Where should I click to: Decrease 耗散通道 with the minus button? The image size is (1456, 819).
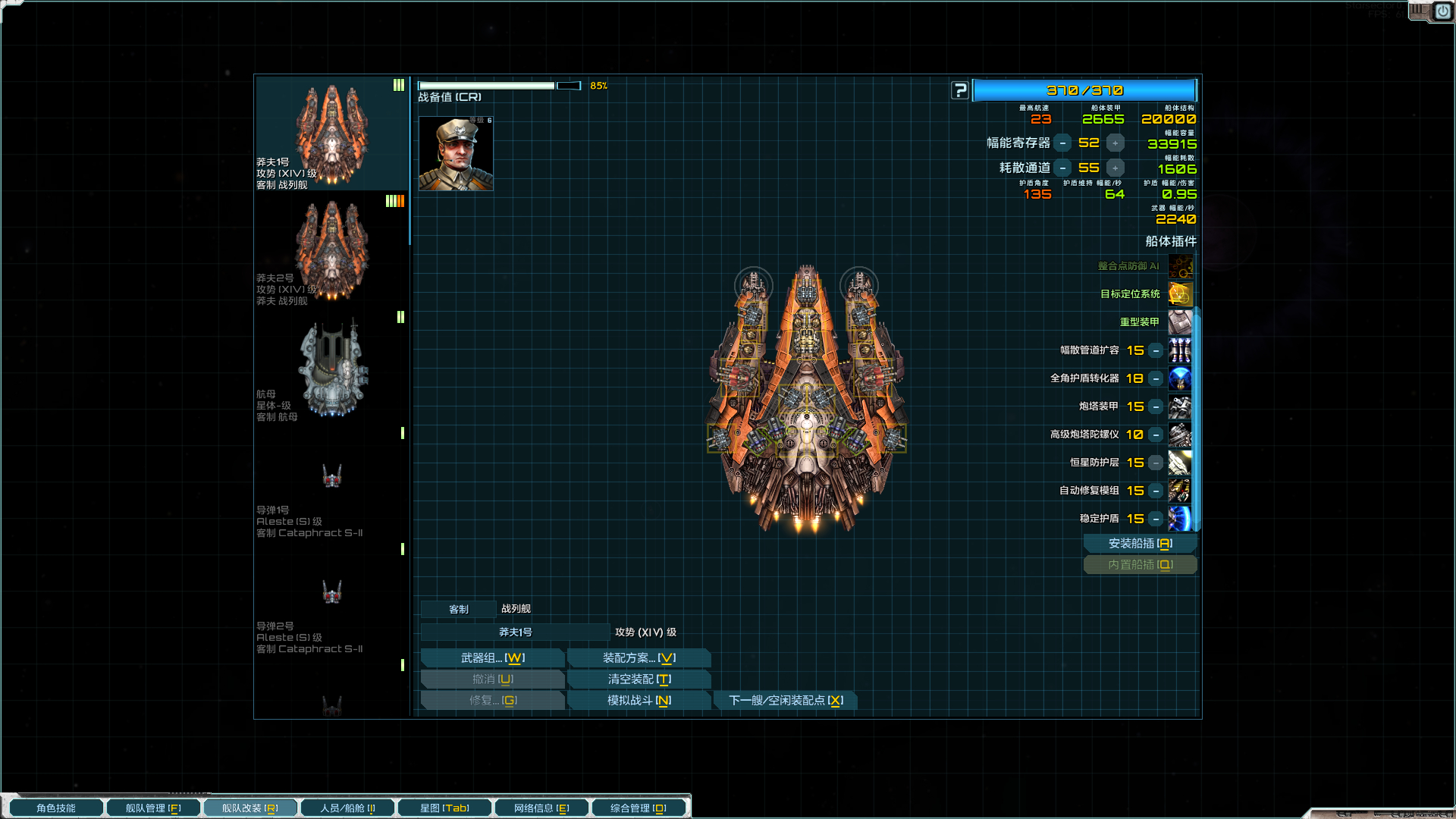click(1063, 168)
